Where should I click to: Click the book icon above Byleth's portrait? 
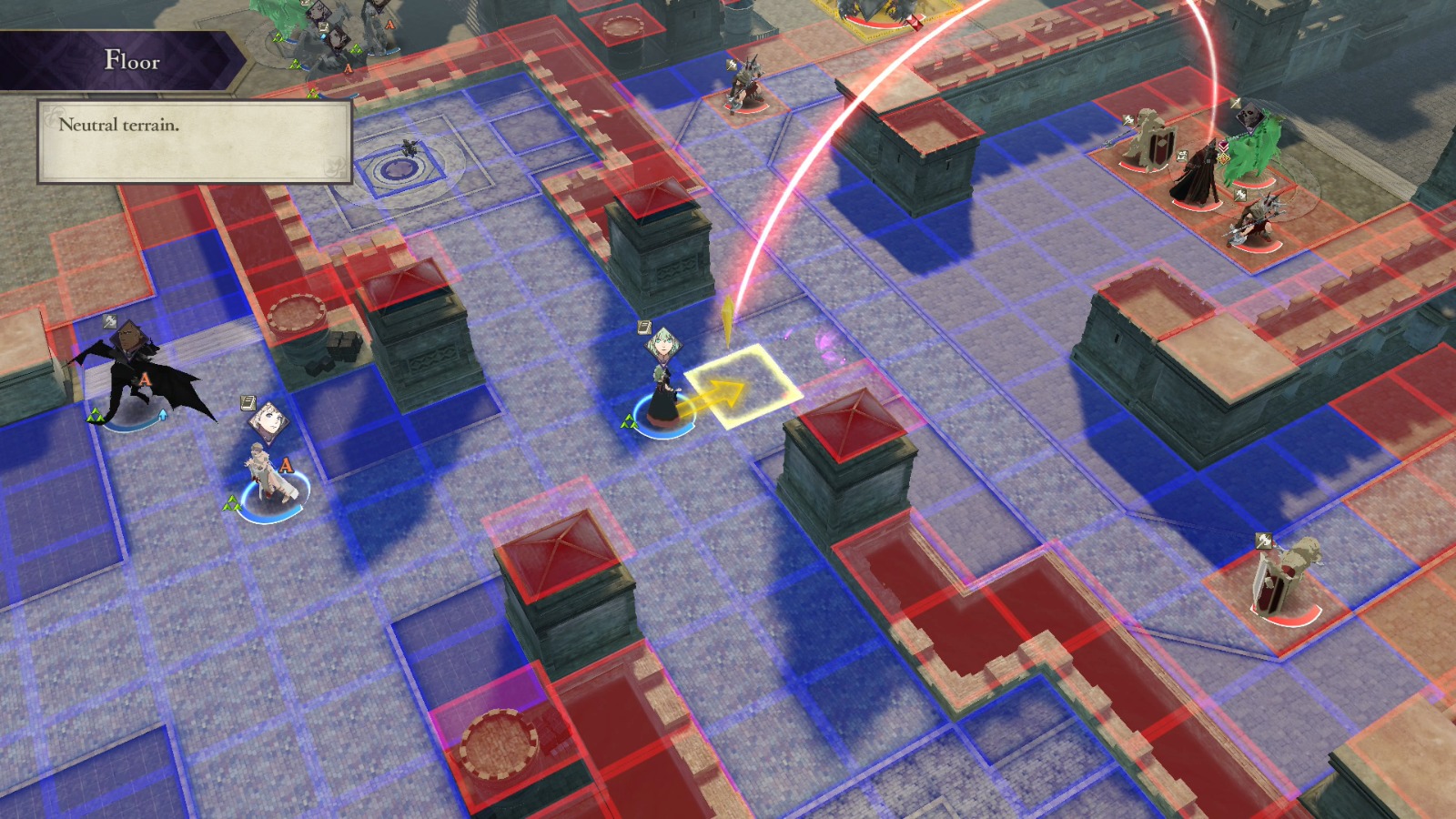pos(643,328)
